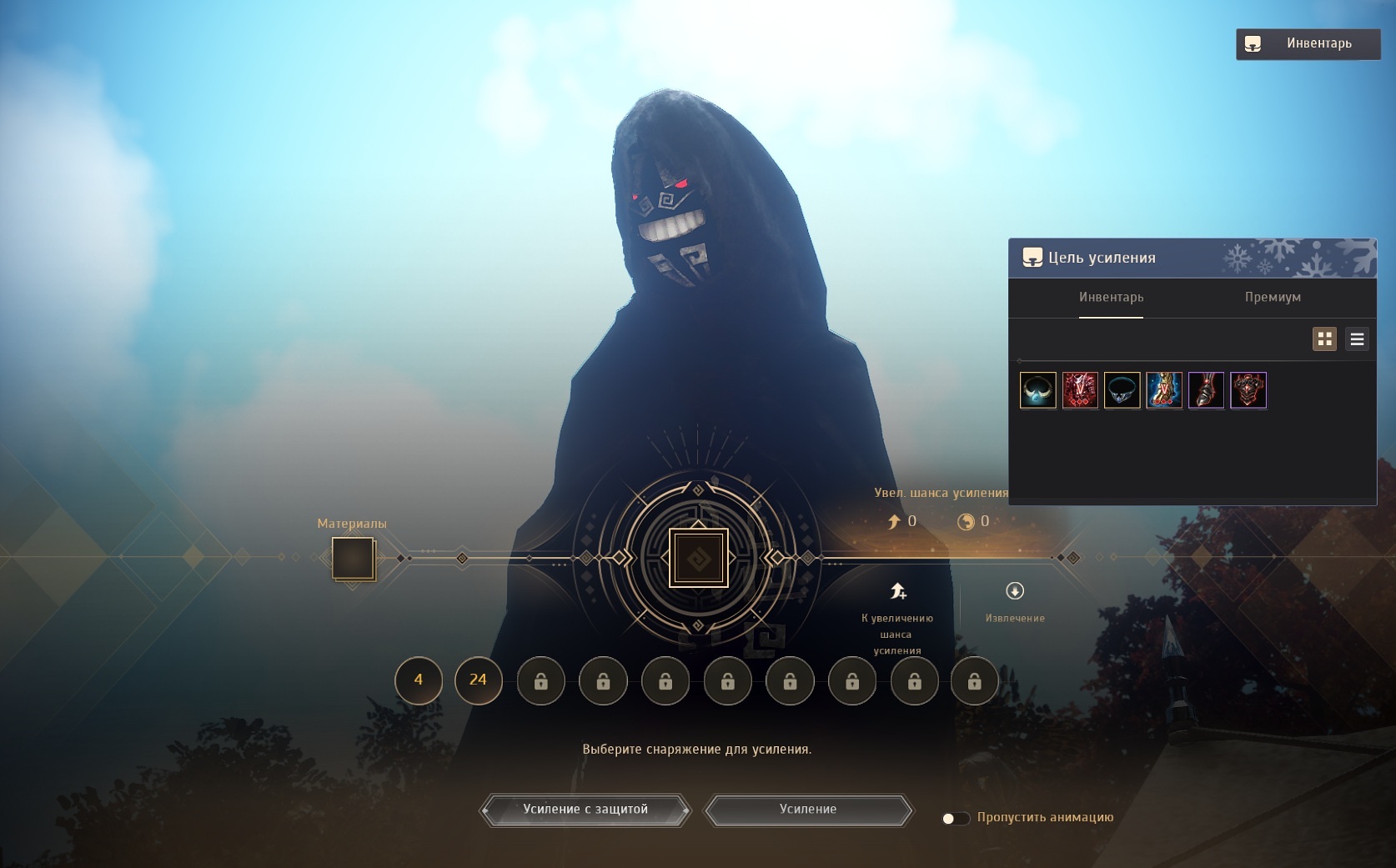The image size is (1396, 868).
Task: Pick the dark teal ring necklace
Action: click(x=1122, y=390)
